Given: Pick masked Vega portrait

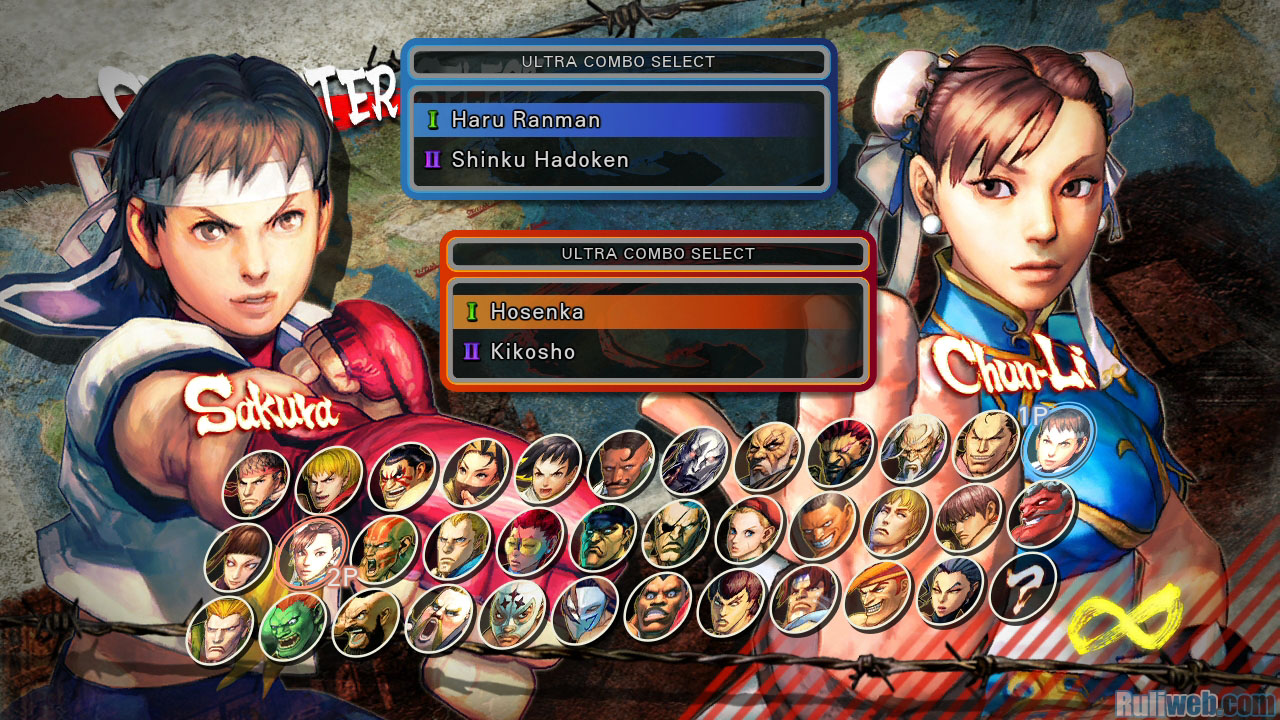Looking at the screenshot, I should [x=585, y=611].
